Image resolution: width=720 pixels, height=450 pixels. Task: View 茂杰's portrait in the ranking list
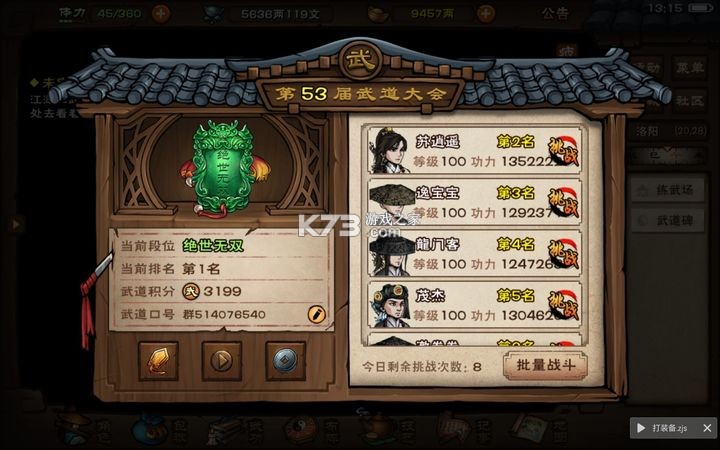point(390,302)
